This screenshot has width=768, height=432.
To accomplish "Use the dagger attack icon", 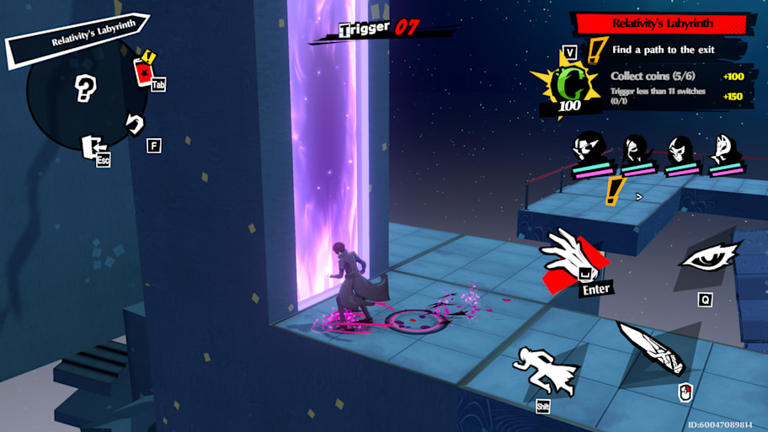I will click(x=649, y=347).
